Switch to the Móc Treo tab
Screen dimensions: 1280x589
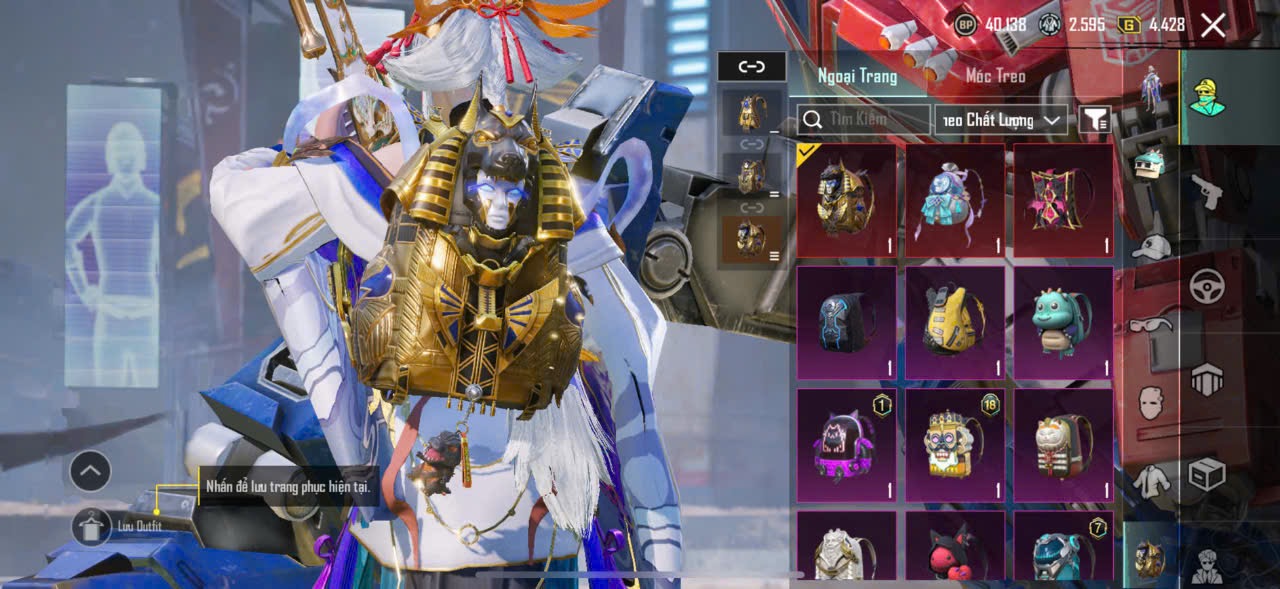point(995,76)
